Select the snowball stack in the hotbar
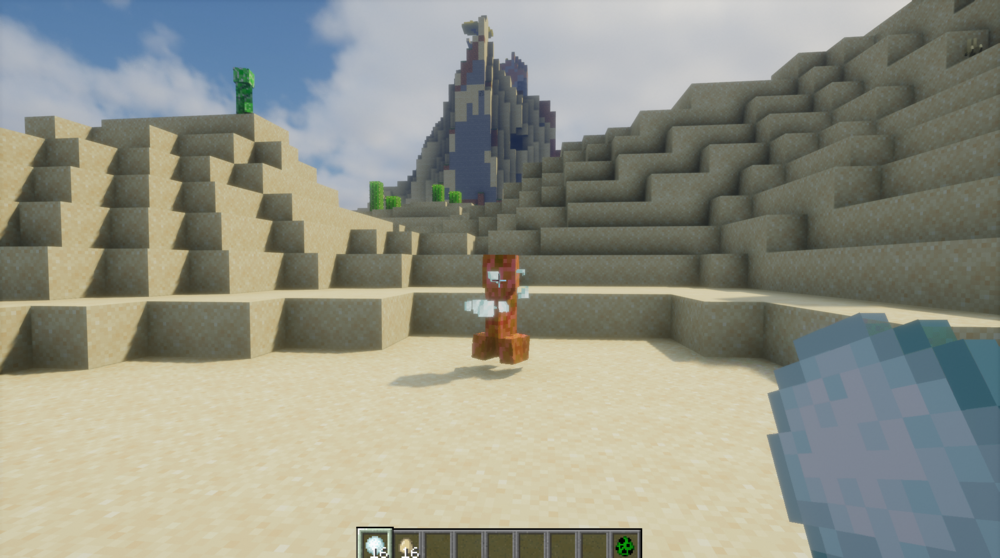Image resolution: width=1000 pixels, height=558 pixels. point(375,545)
